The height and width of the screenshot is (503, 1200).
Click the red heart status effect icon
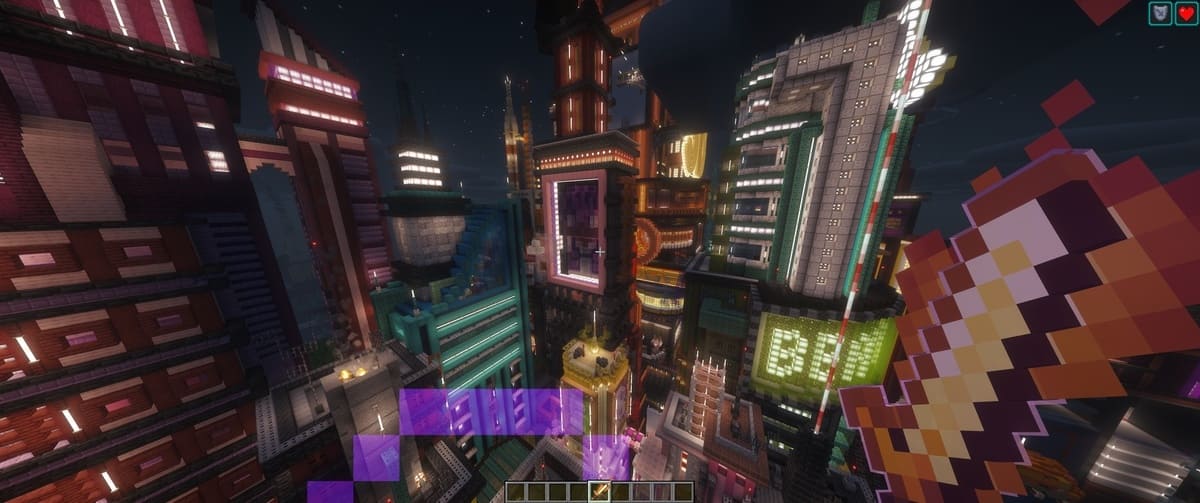point(1184,13)
